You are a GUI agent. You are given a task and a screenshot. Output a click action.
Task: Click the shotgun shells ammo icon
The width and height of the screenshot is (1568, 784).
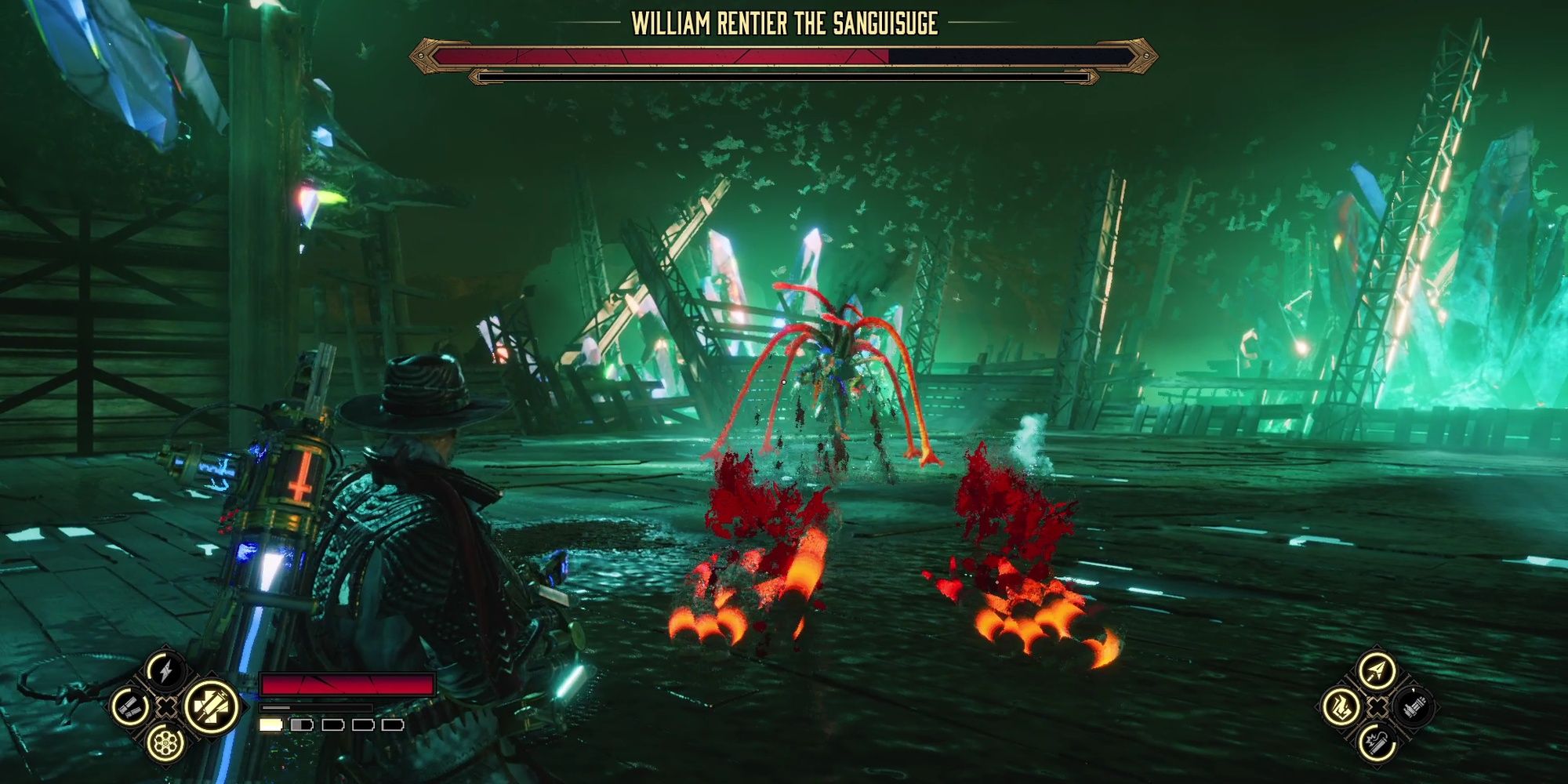tap(132, 706)
